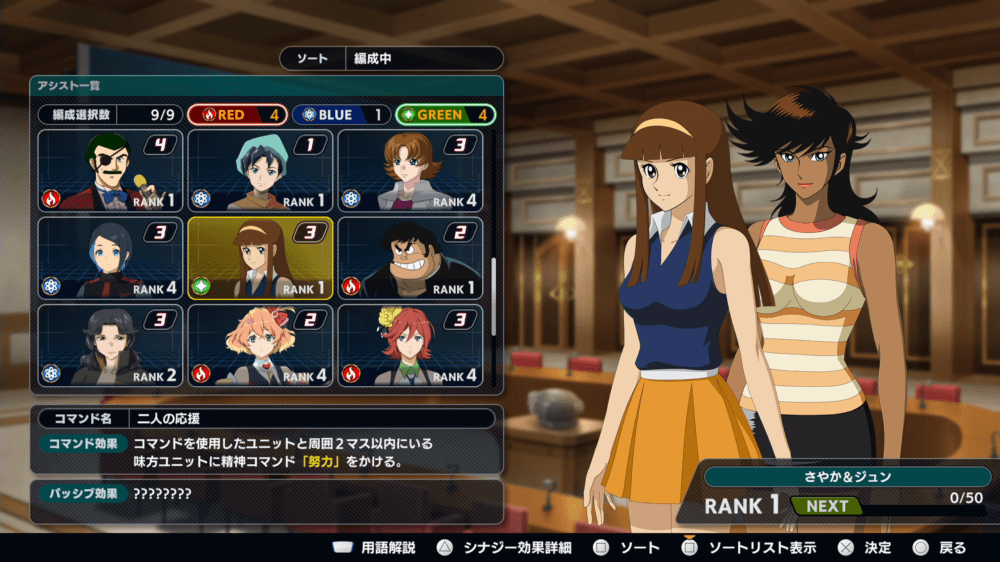Select the black-haired eyepatch woman card

pos(110,345)
